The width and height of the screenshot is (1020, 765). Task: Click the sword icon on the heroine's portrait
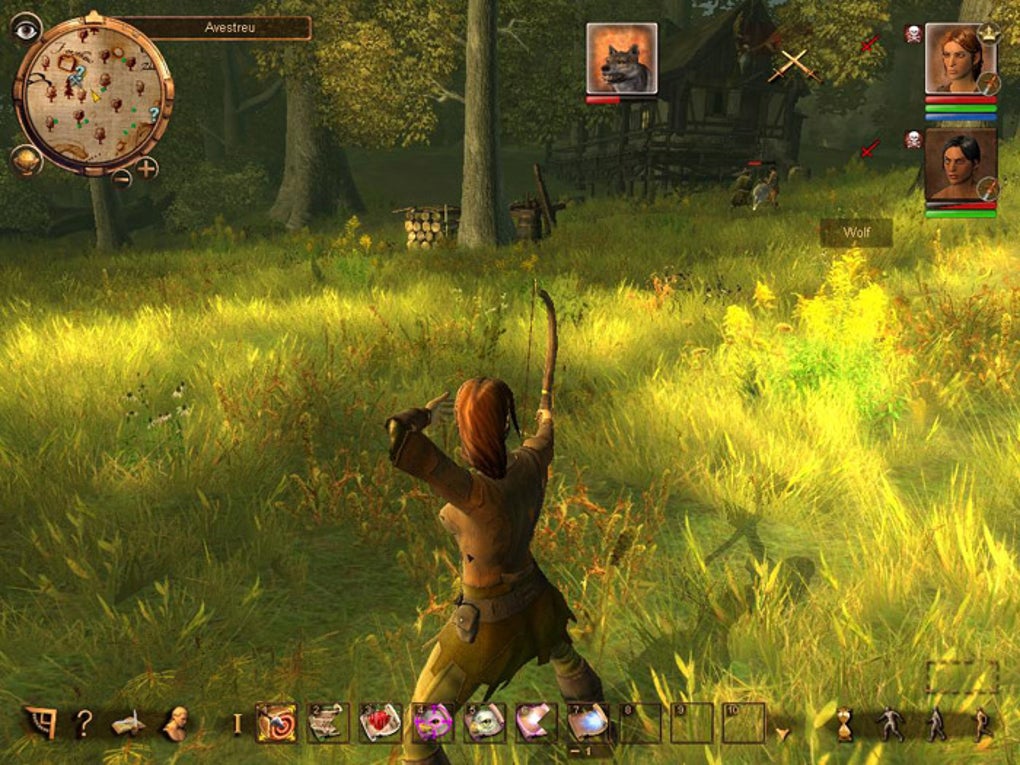point(988,83)
